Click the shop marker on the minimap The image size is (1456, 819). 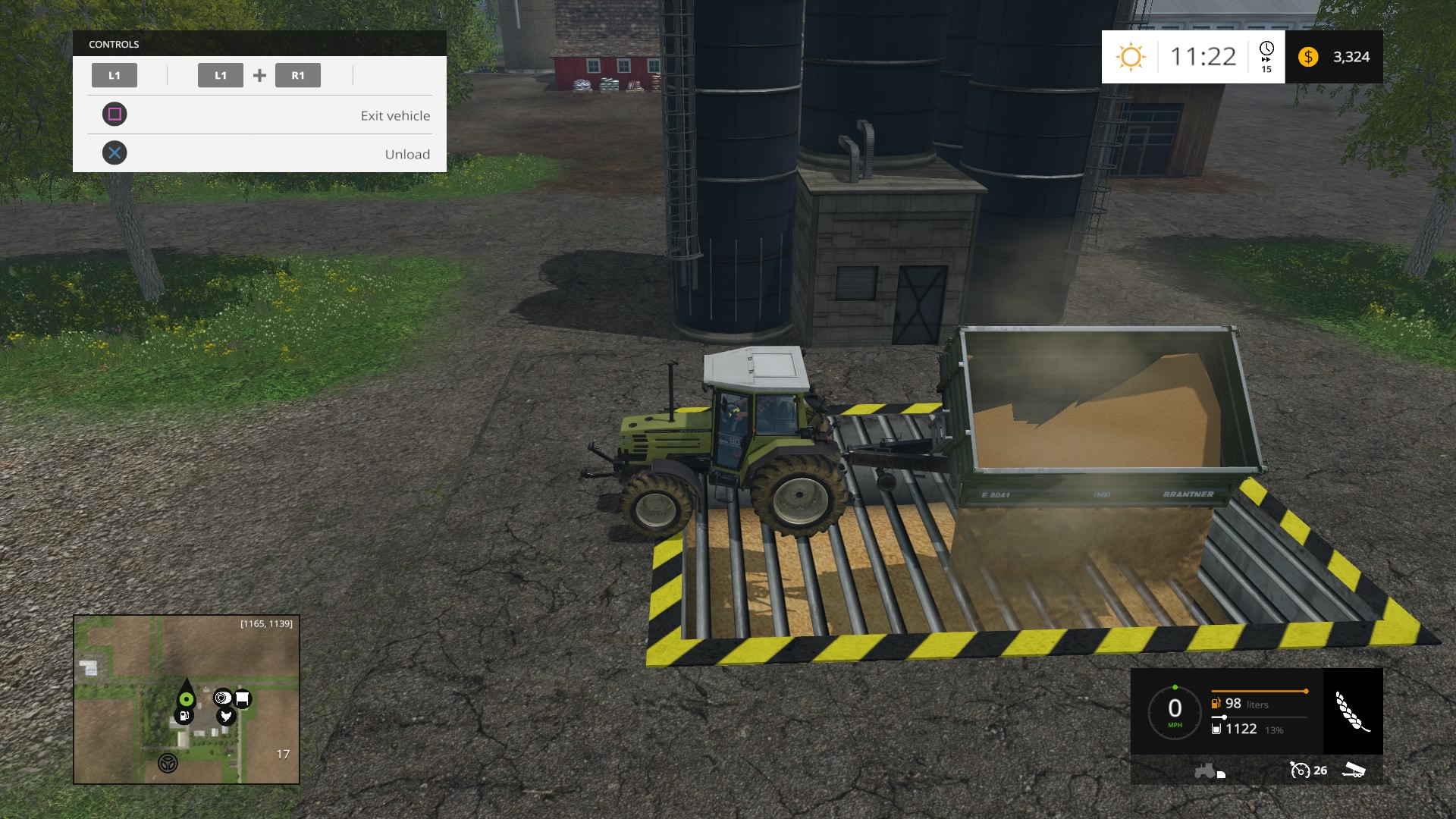pyautogui.click(x=243, y=698)
